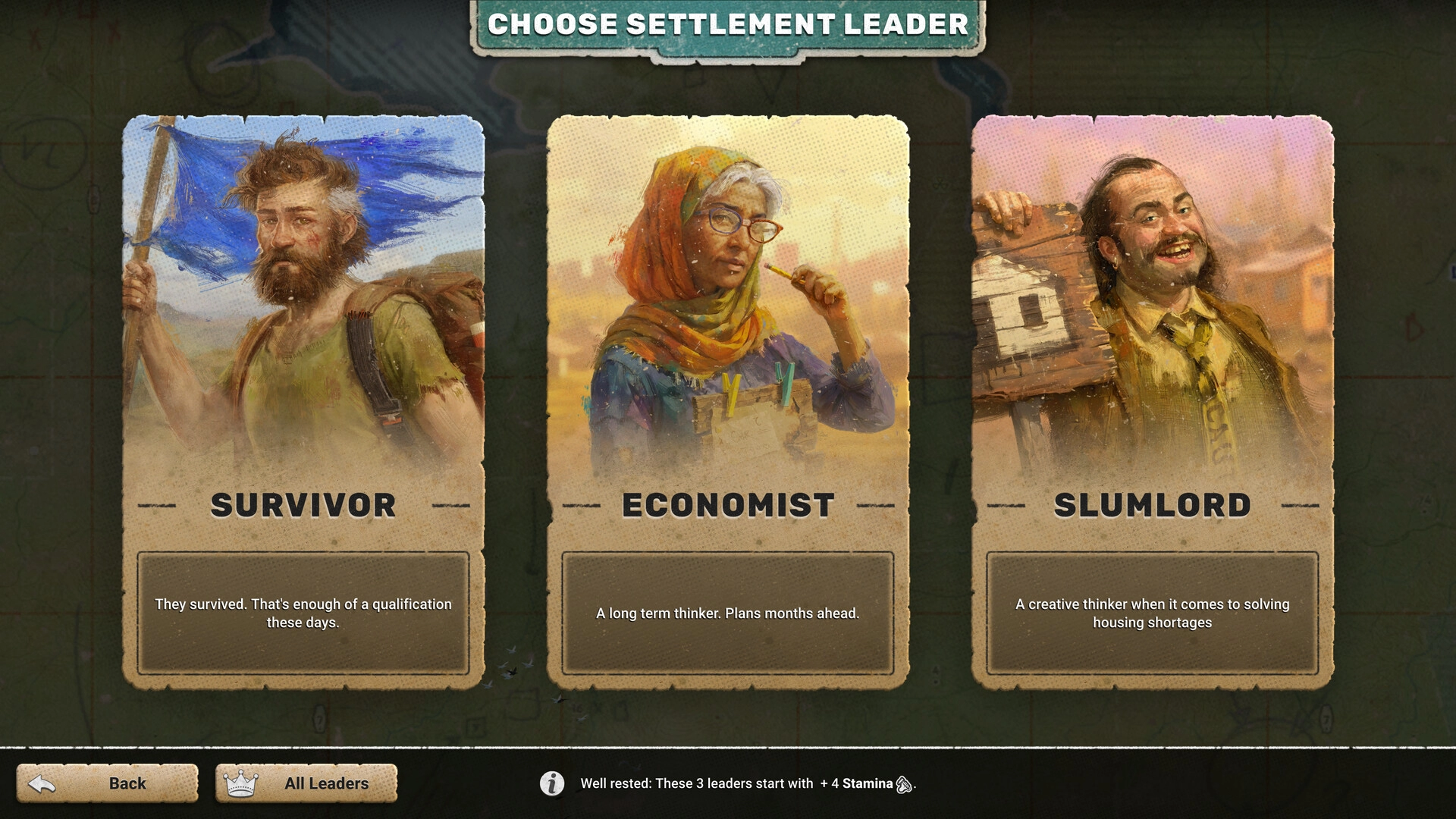Pick the Slumlord leader card
This screenshot has height=819, width=1456.
(1153, 402)
